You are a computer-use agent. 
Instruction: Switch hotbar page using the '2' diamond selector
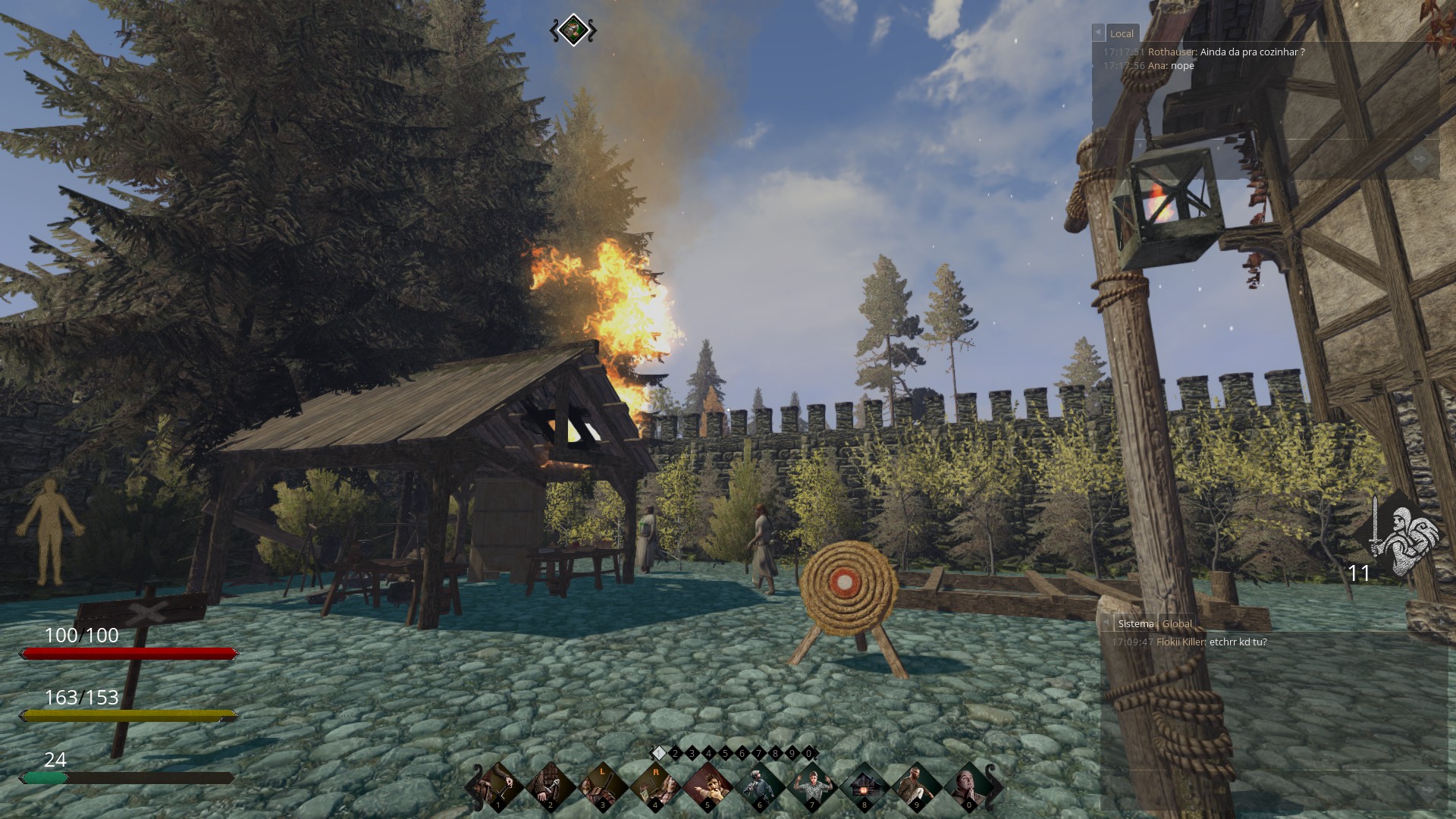coord(675,754)
